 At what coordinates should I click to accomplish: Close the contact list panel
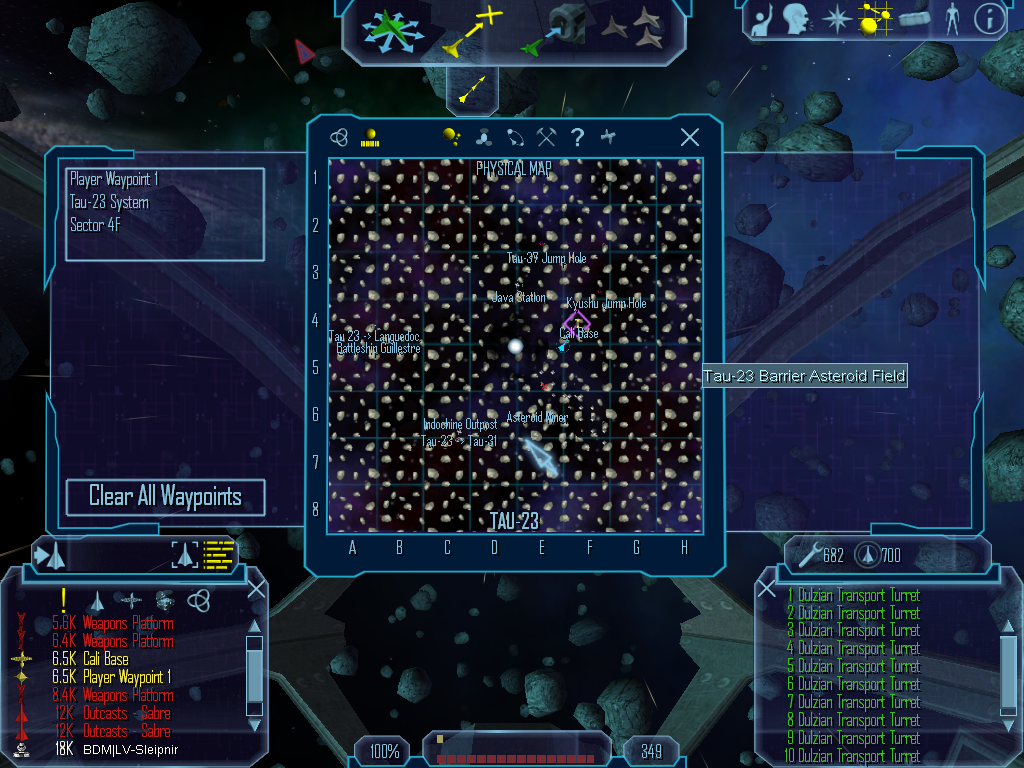click(256, 589)
